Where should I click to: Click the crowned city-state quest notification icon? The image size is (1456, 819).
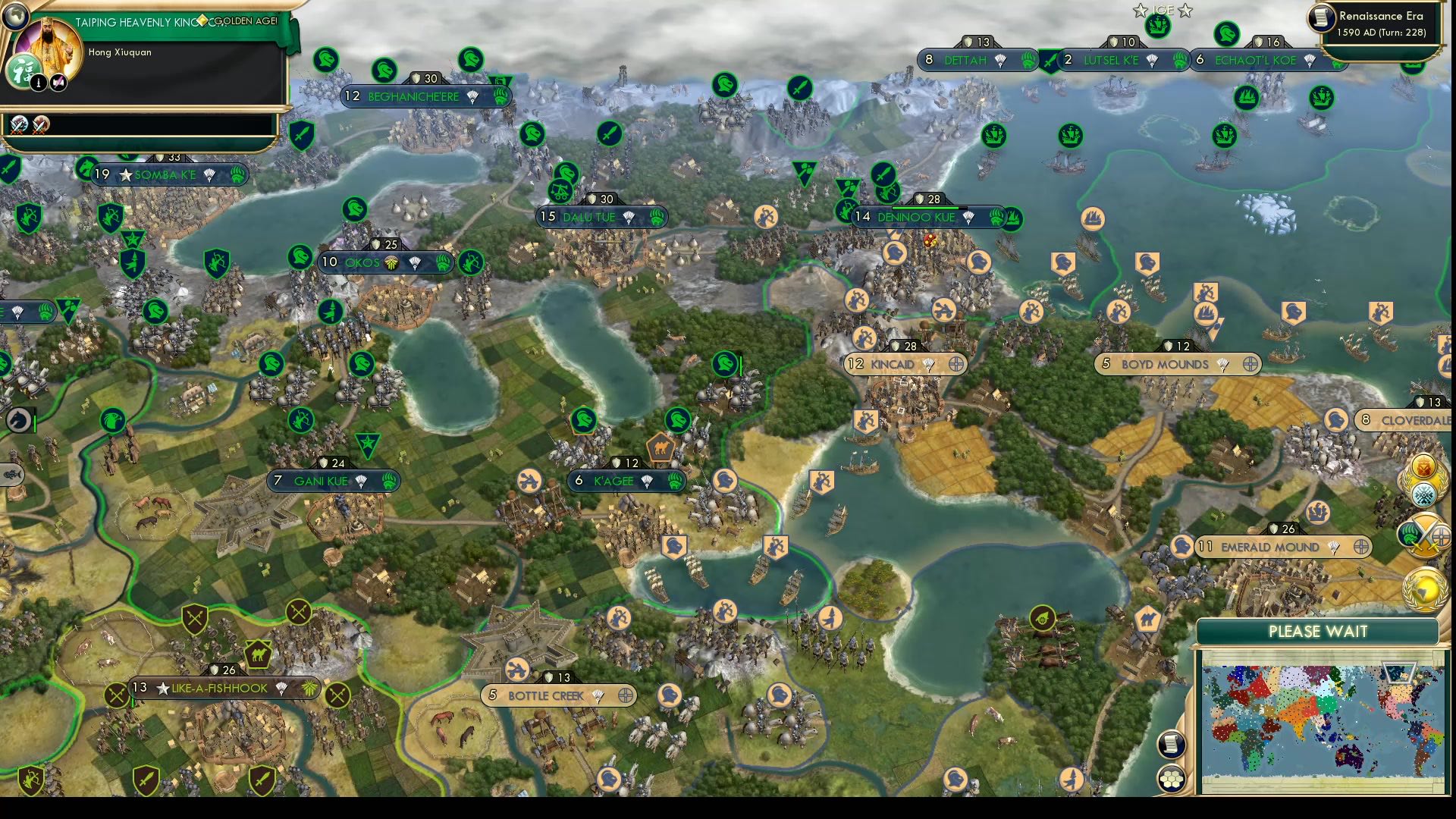tap(1423, 465)
